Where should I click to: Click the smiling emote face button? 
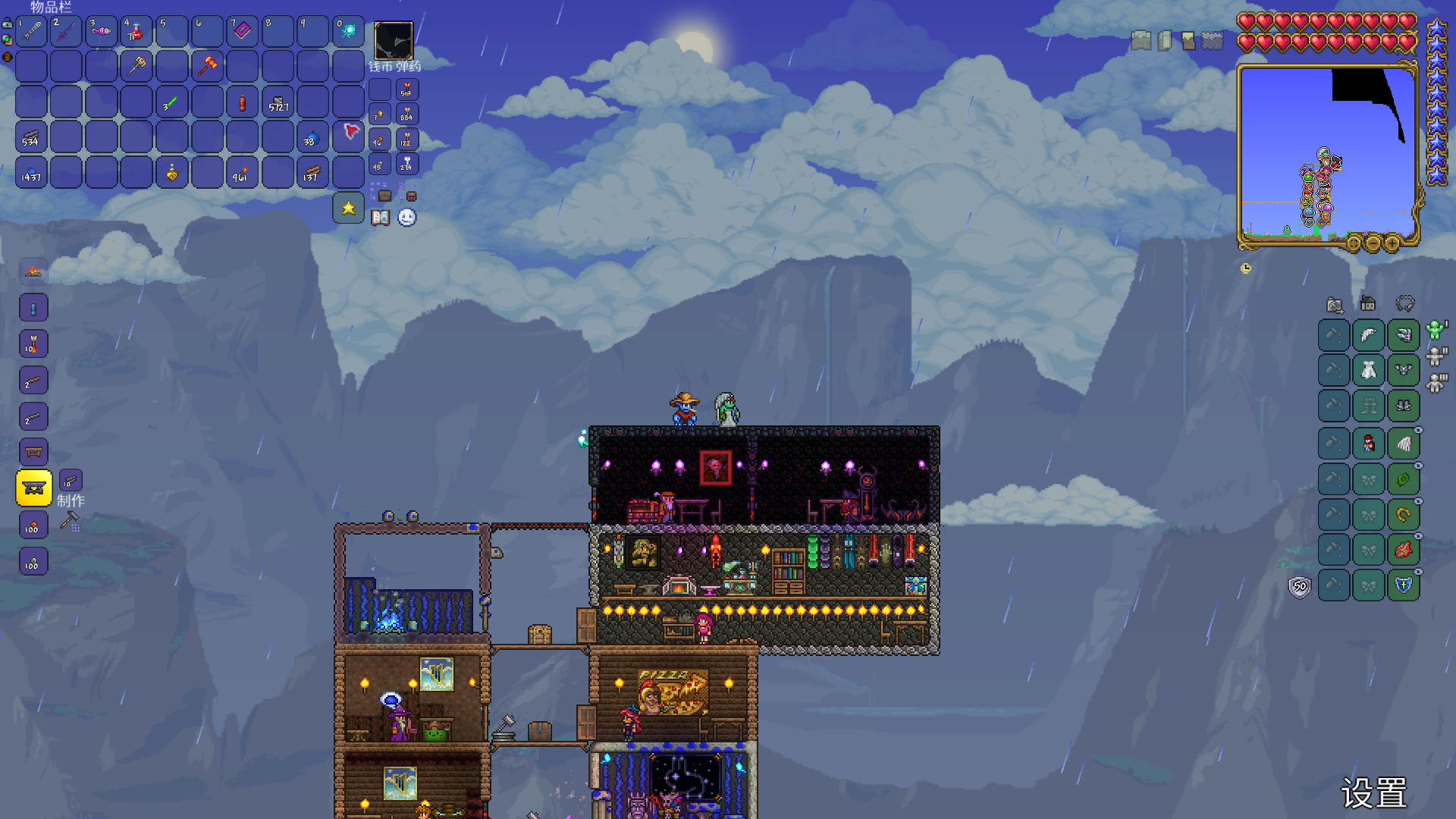(x=407, y=218)
